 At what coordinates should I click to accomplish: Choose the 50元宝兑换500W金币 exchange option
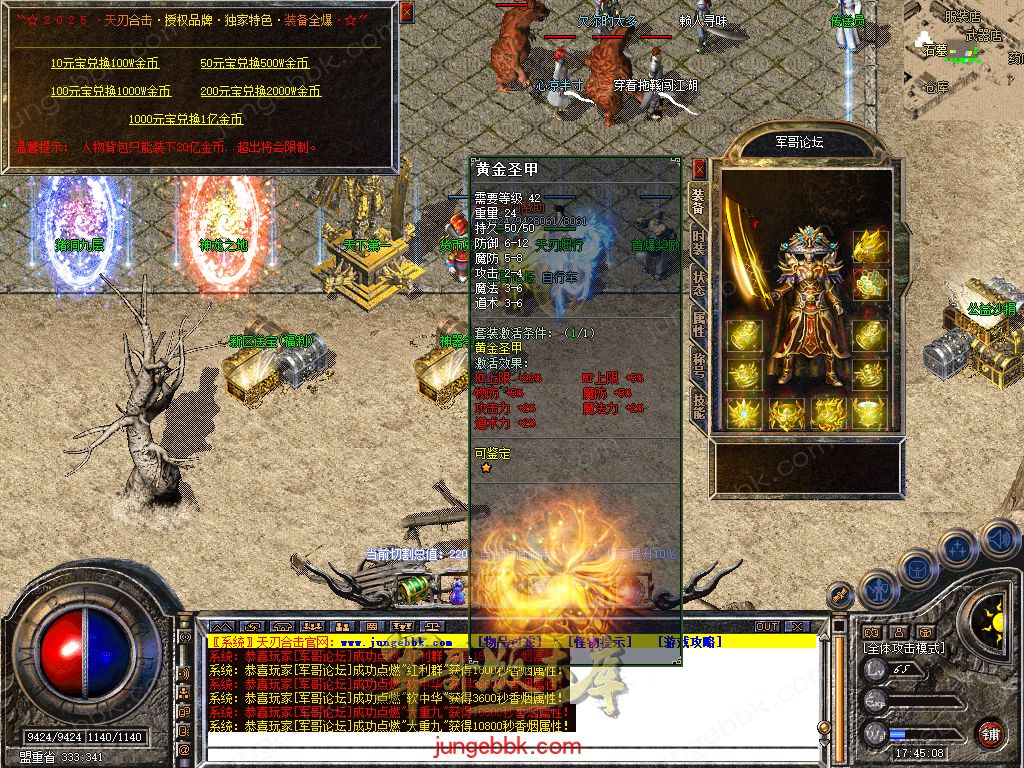[x=254, y=63]
